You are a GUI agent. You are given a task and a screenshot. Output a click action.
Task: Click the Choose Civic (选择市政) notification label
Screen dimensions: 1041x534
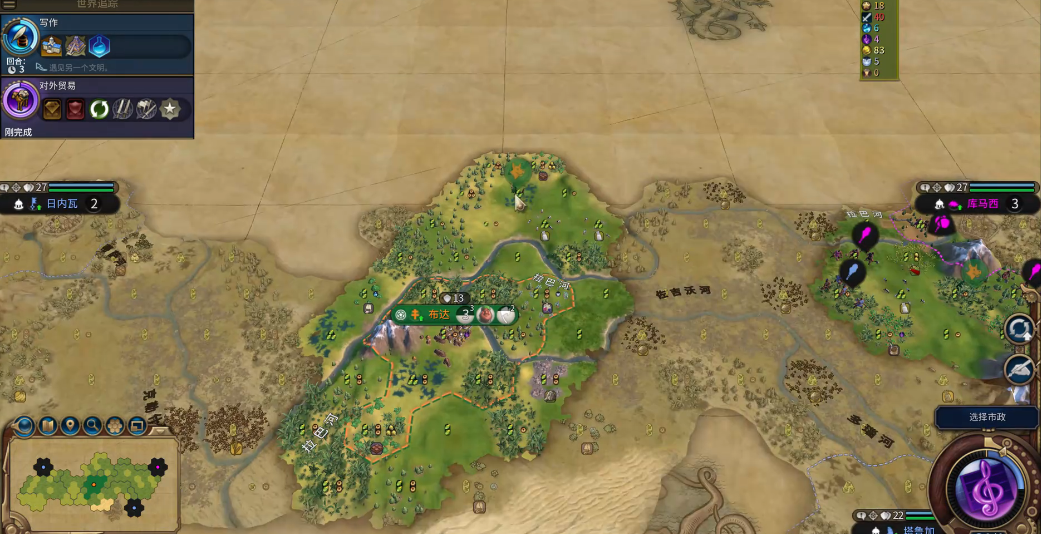[x=986, y=417]
